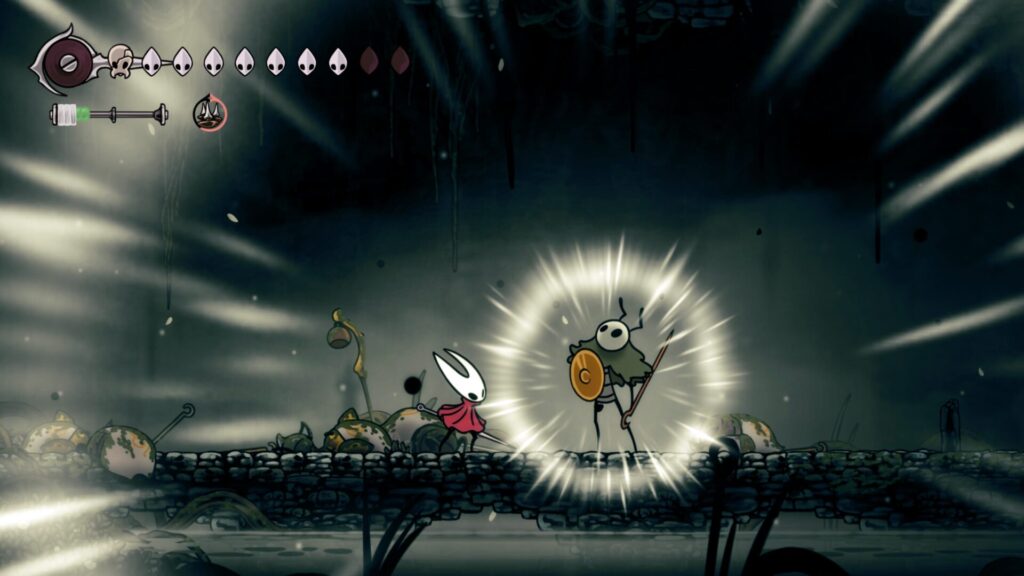Image resolution: width=1024 pixels, height=576 pixels.
Task: Select the equipped spiked tool icon
Action: pos(210,114)
